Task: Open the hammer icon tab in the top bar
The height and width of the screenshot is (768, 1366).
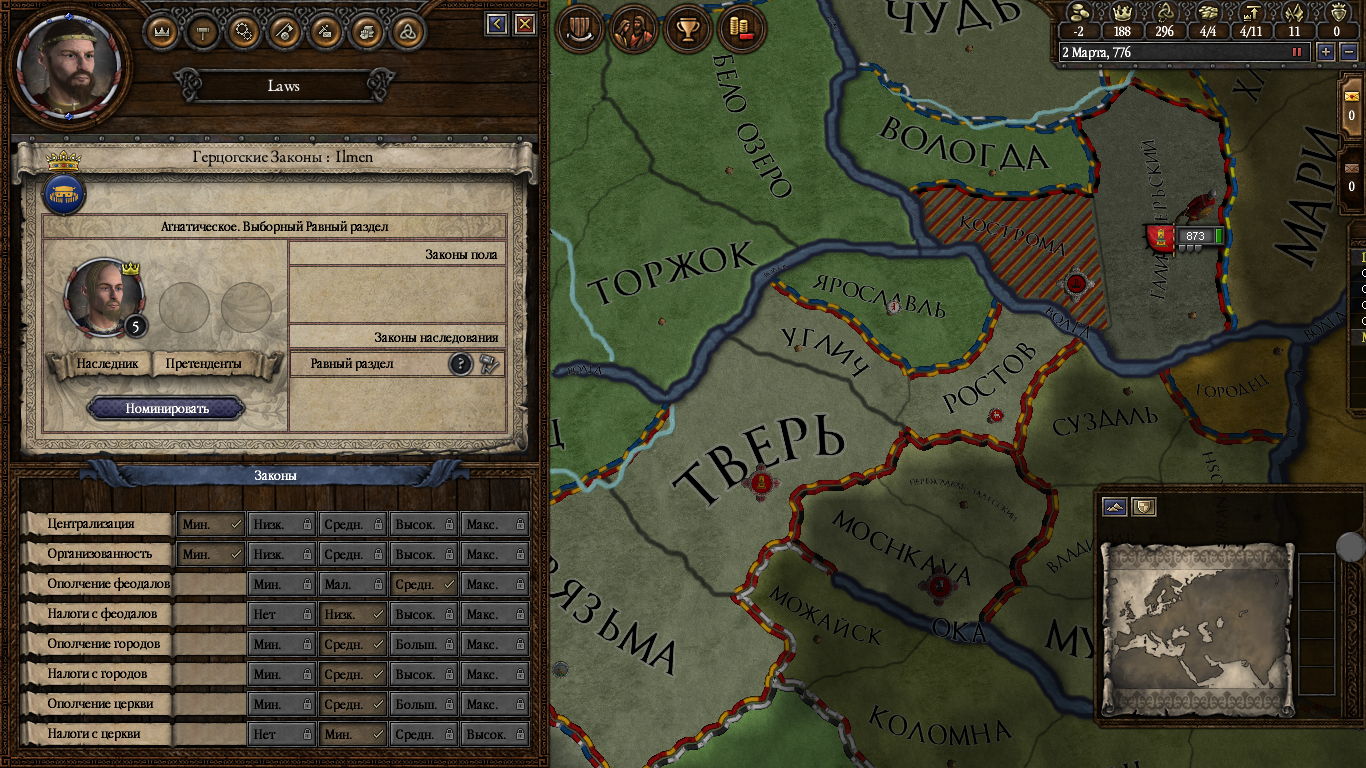Action: [203, 31]
